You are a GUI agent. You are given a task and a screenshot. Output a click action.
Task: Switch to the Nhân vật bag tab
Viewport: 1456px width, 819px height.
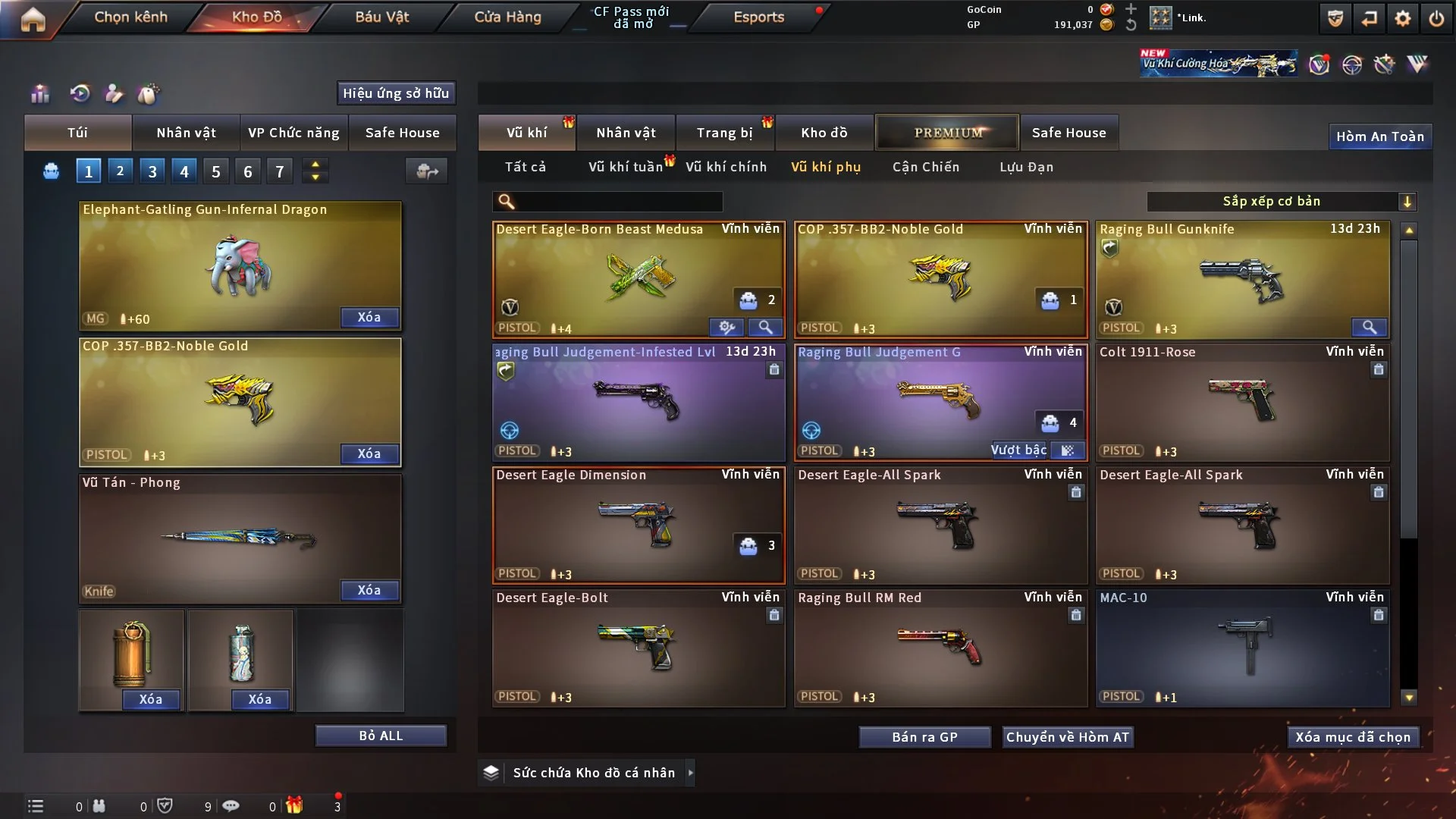pos(186,133)
